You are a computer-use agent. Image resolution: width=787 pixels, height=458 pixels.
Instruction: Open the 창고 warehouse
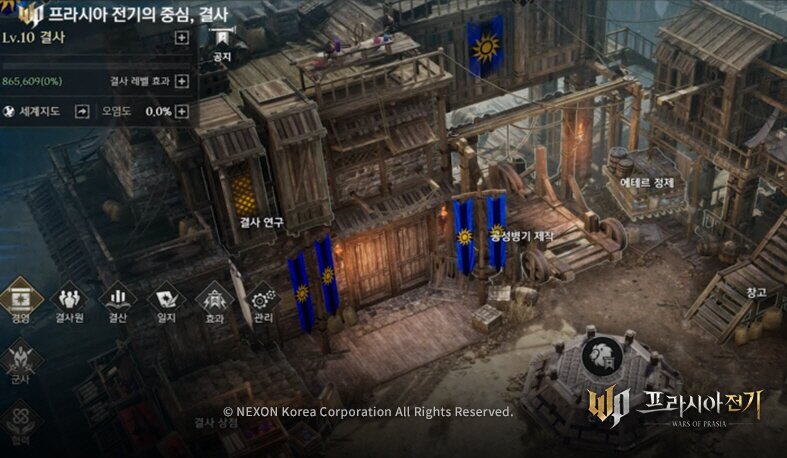pyautogui.click(x=755, y=292)
